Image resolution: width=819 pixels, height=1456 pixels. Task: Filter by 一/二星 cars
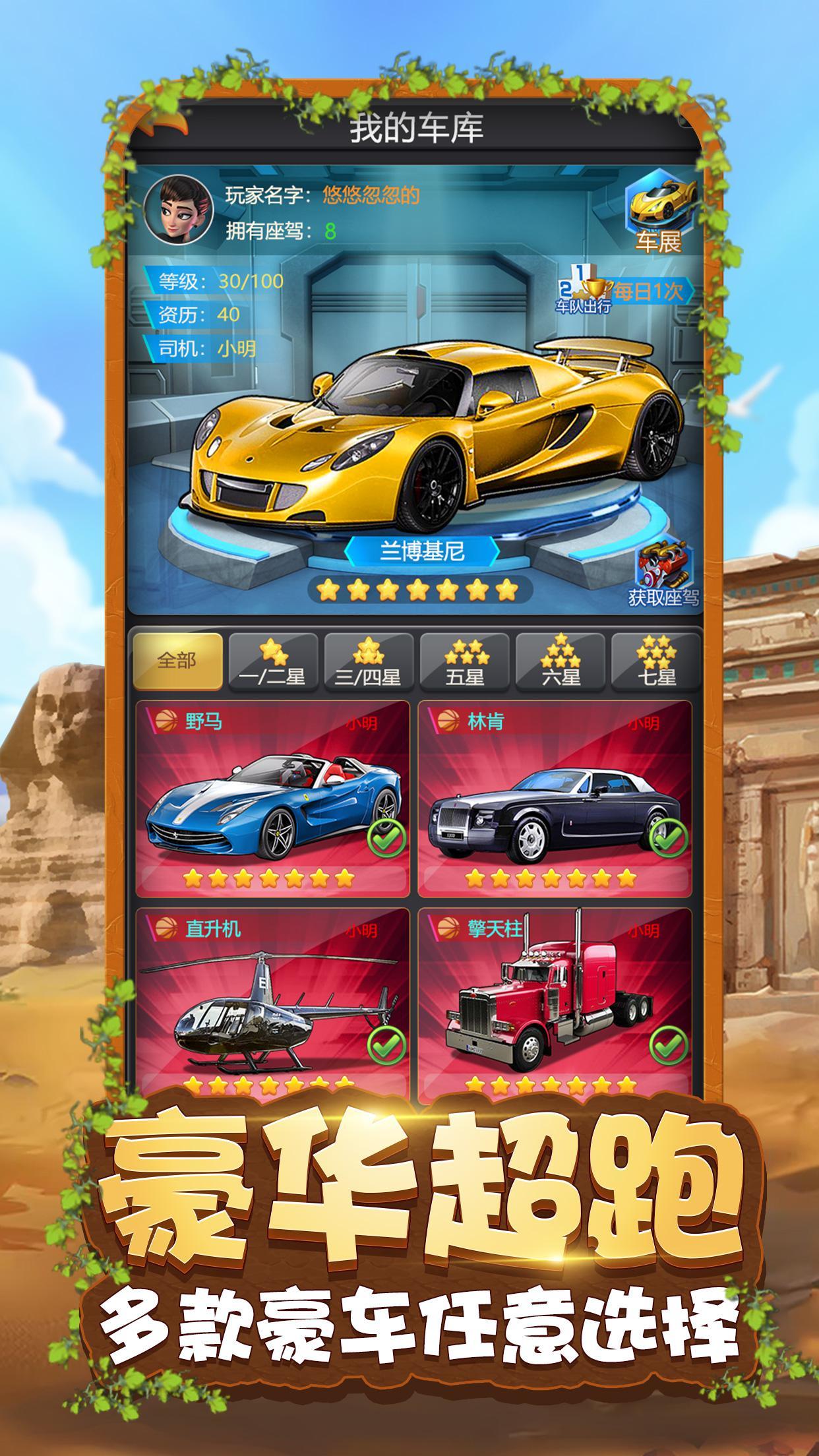tap(273, 662)
